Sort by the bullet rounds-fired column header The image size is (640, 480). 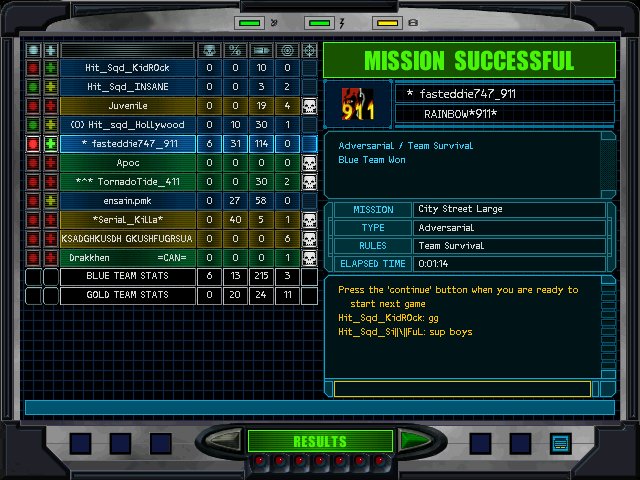(261, 50)
